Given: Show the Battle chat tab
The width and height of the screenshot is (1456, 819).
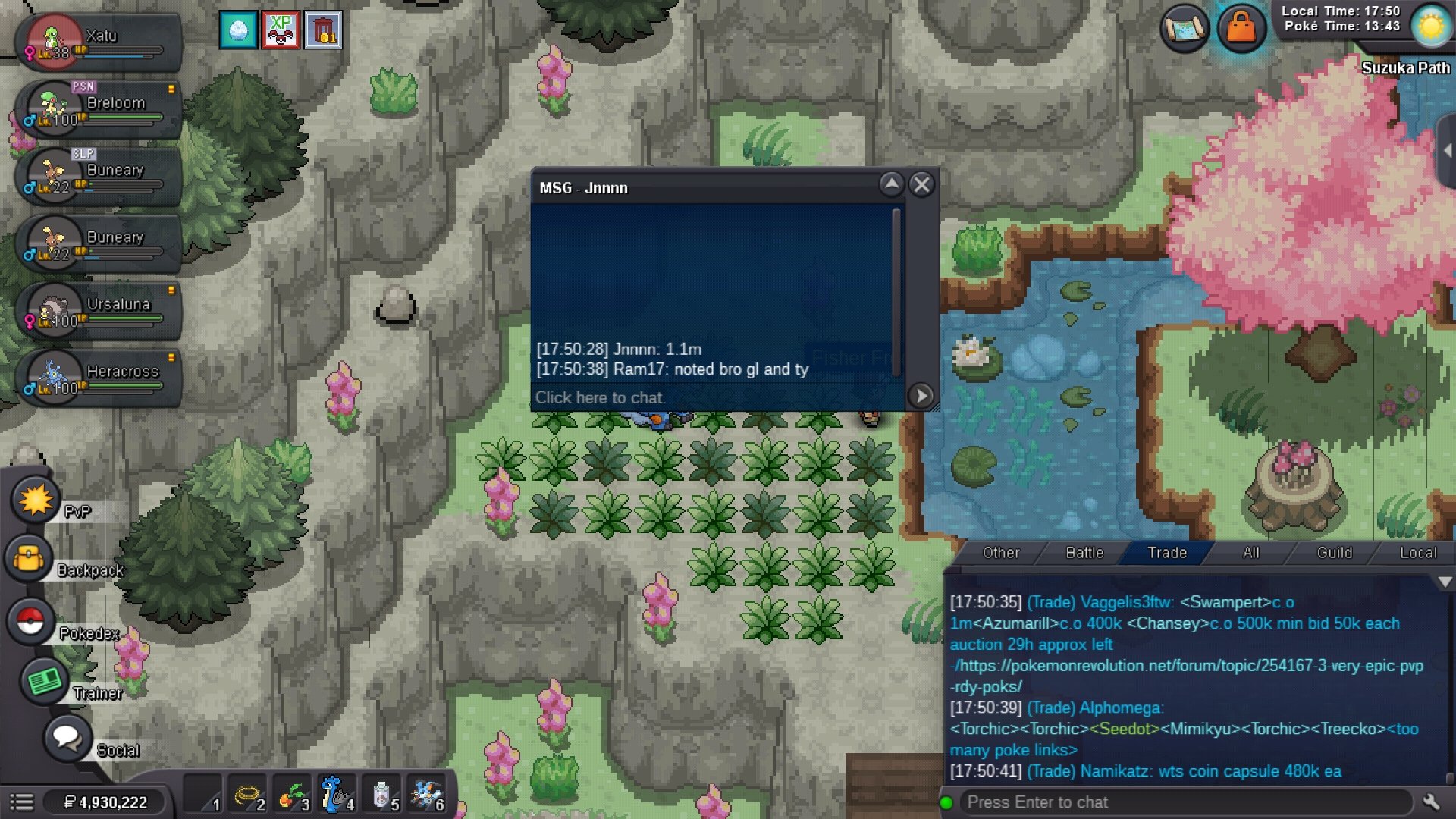Looking at the screenshot, I should (1084, 553).
